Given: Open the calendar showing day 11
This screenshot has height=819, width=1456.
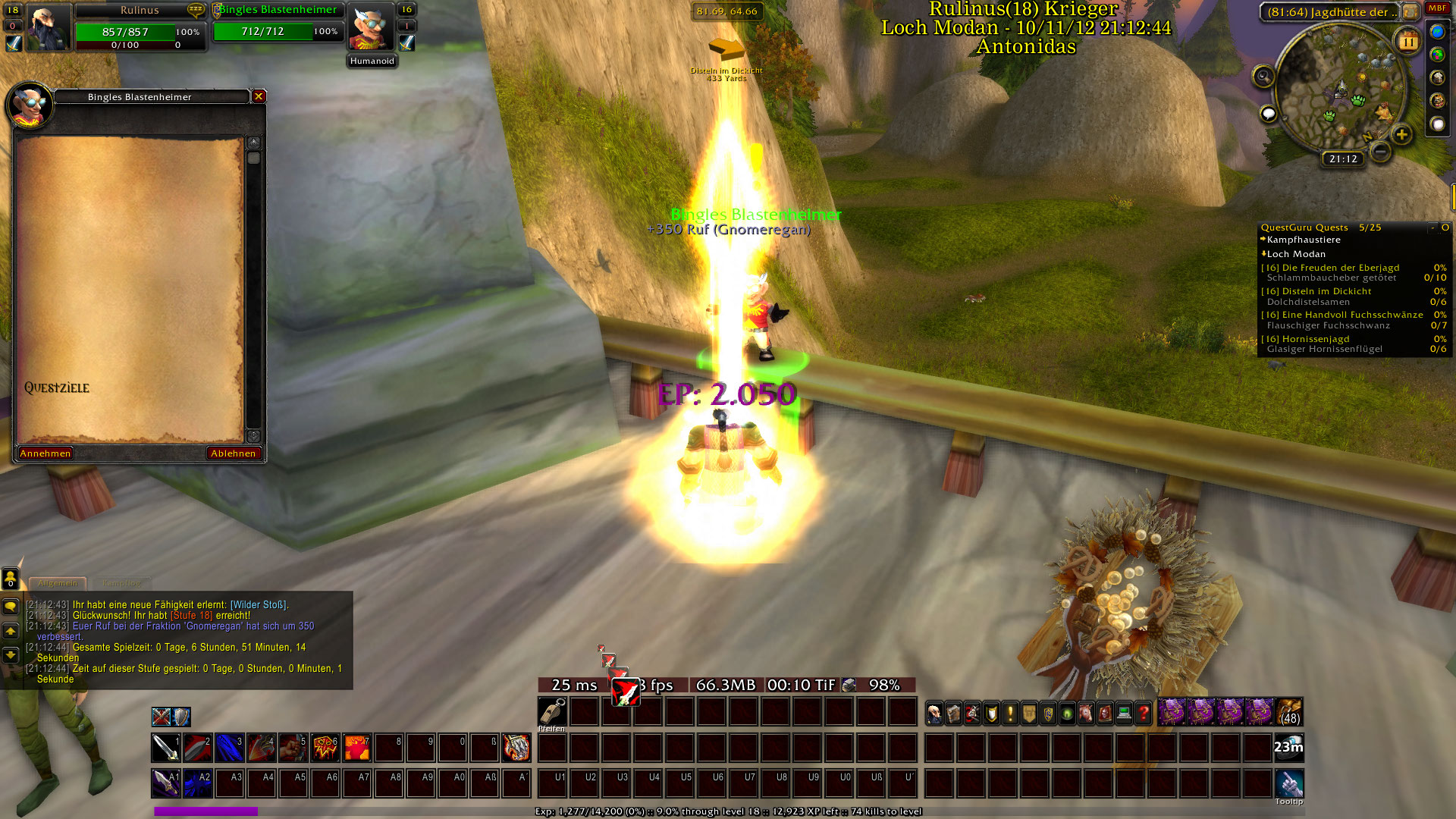Looking at the screenshot, I should tap(1408, 42).
